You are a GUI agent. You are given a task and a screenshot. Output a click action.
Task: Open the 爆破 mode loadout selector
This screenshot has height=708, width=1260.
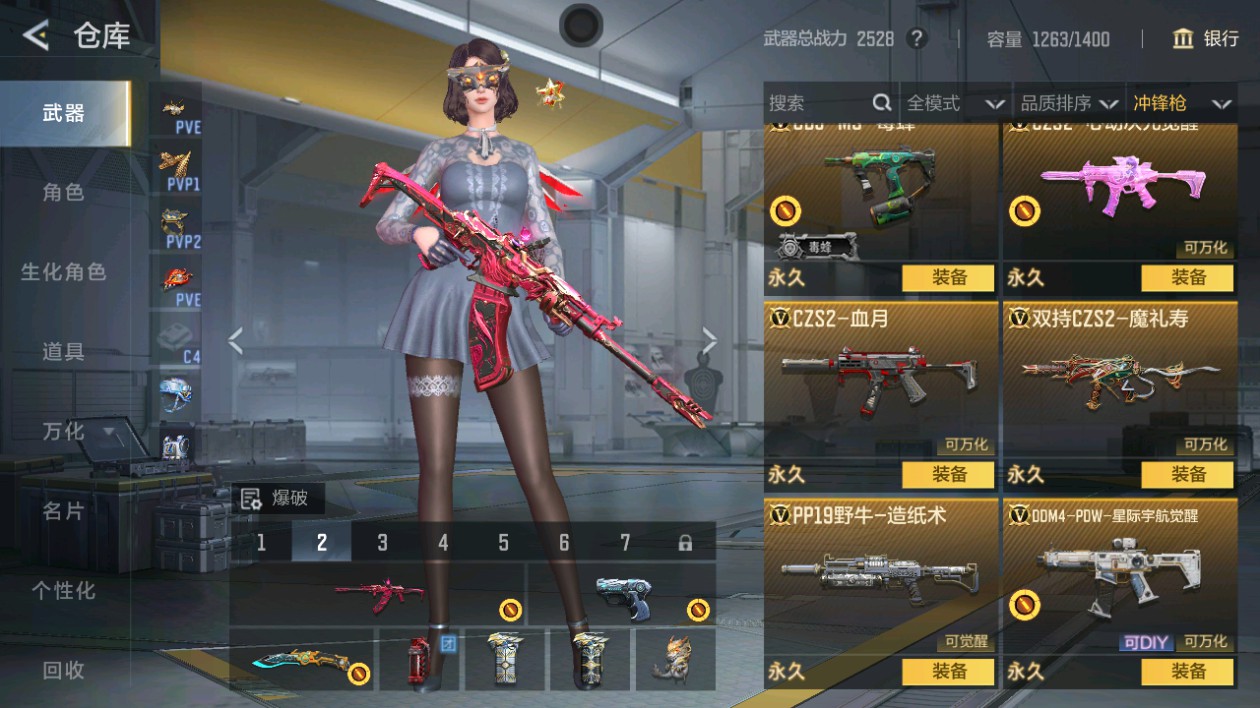[276, 498]
